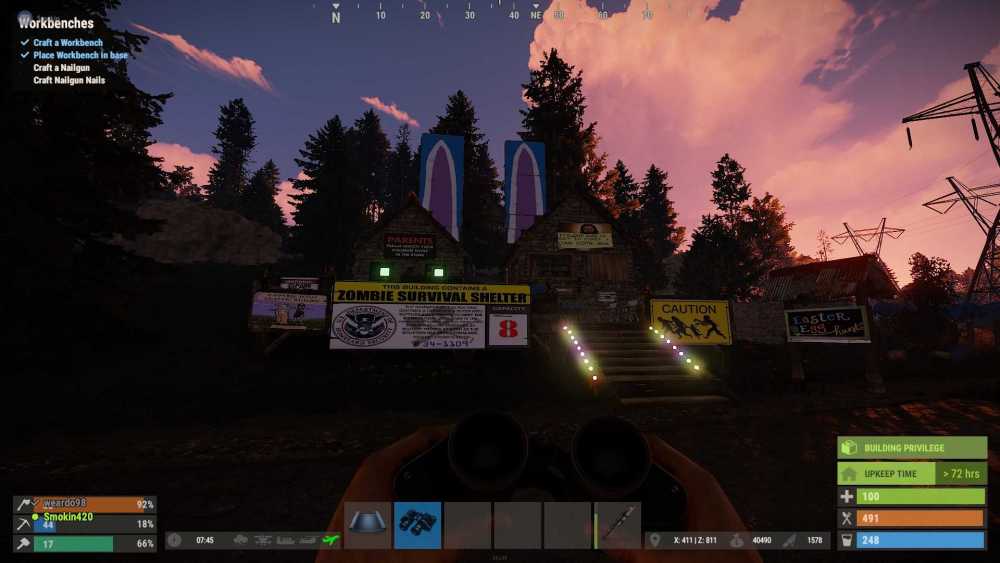Select the binoculars hotbar slot

[417, 525]
